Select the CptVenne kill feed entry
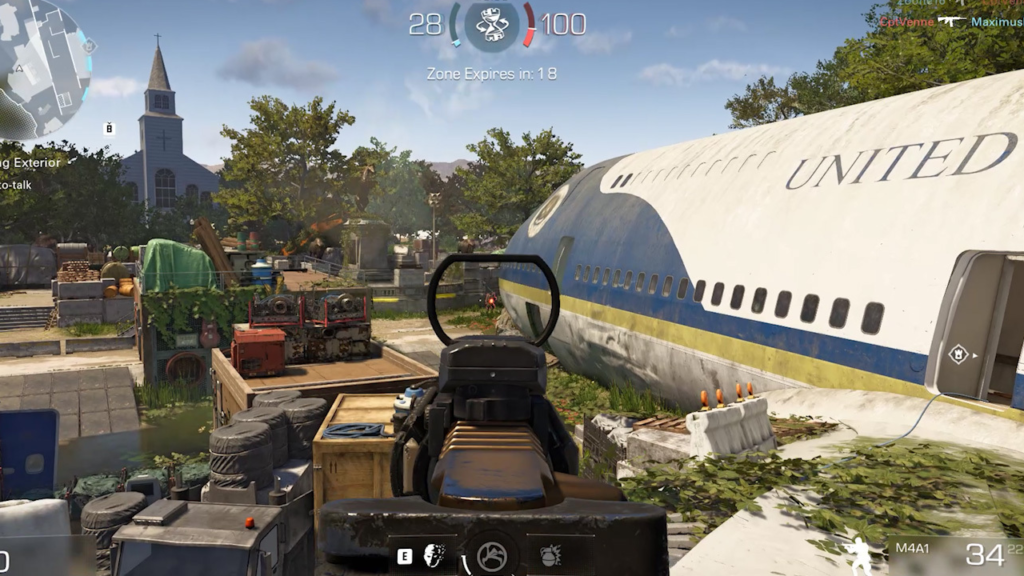The image size is (1024, 576). click(x=907, y=21)
